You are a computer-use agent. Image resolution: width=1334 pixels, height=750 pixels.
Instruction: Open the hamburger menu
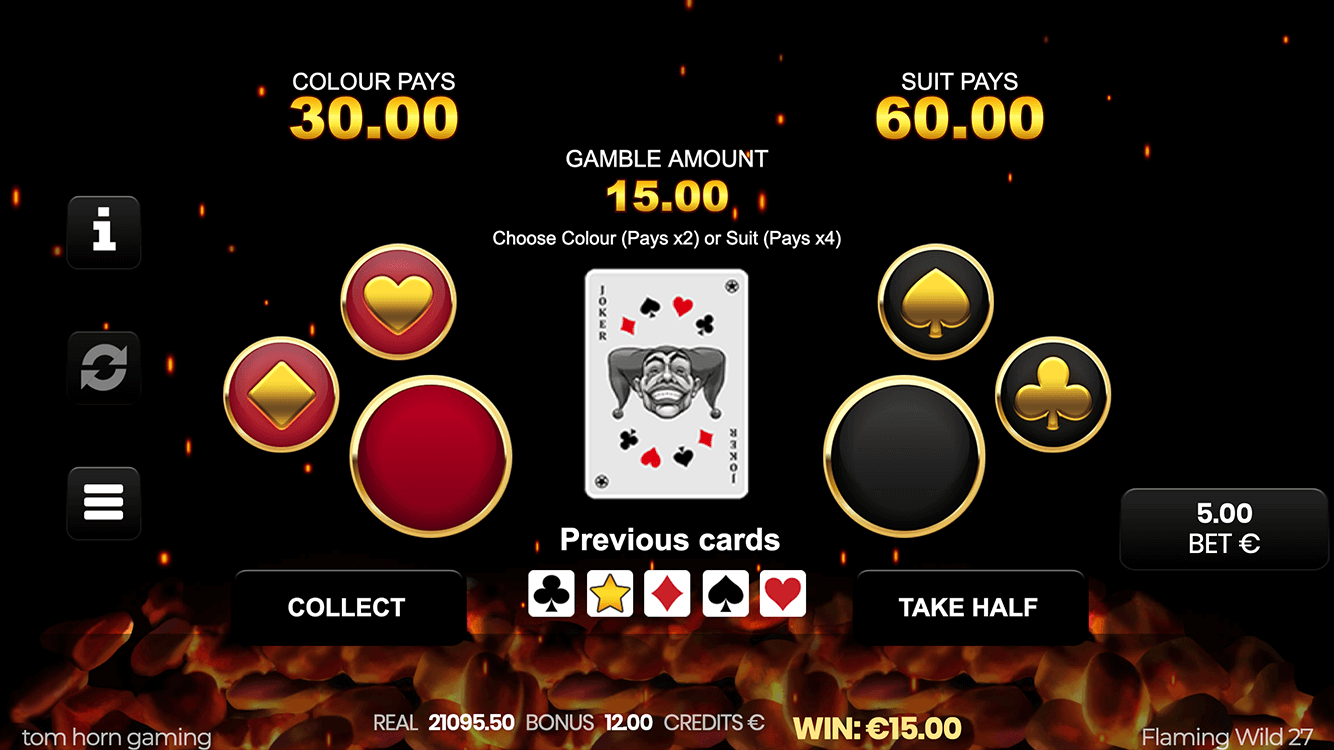[x=104, y=502]
